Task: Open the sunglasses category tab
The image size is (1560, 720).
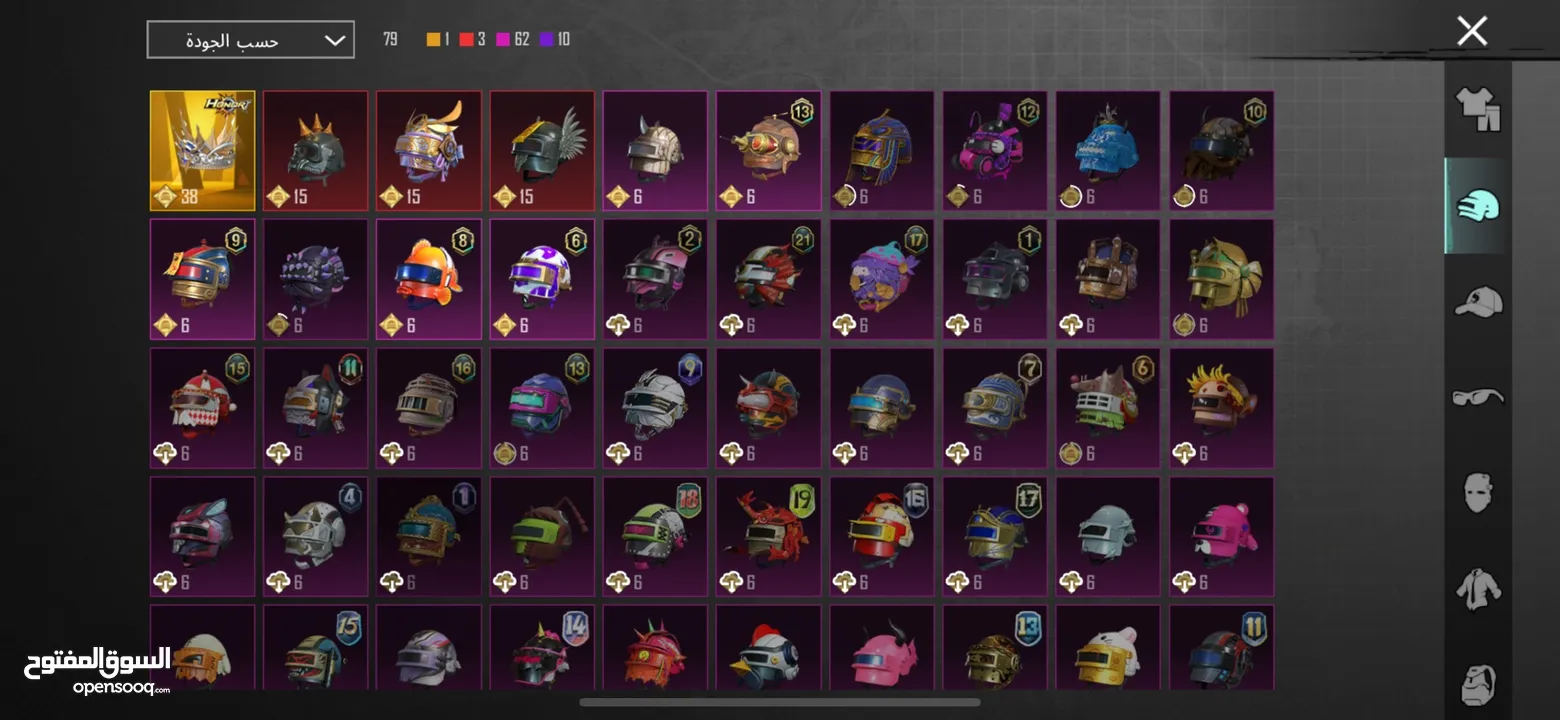Action: [1477, 397]
